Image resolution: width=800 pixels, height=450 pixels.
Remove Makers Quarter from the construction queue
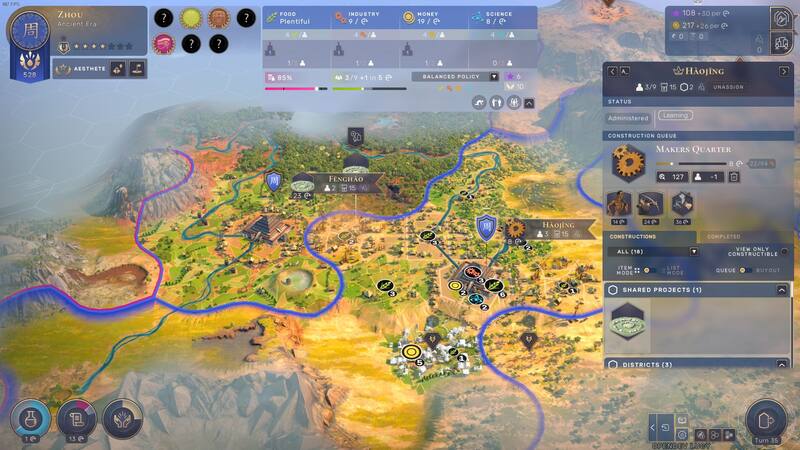[x=733, y=177]
